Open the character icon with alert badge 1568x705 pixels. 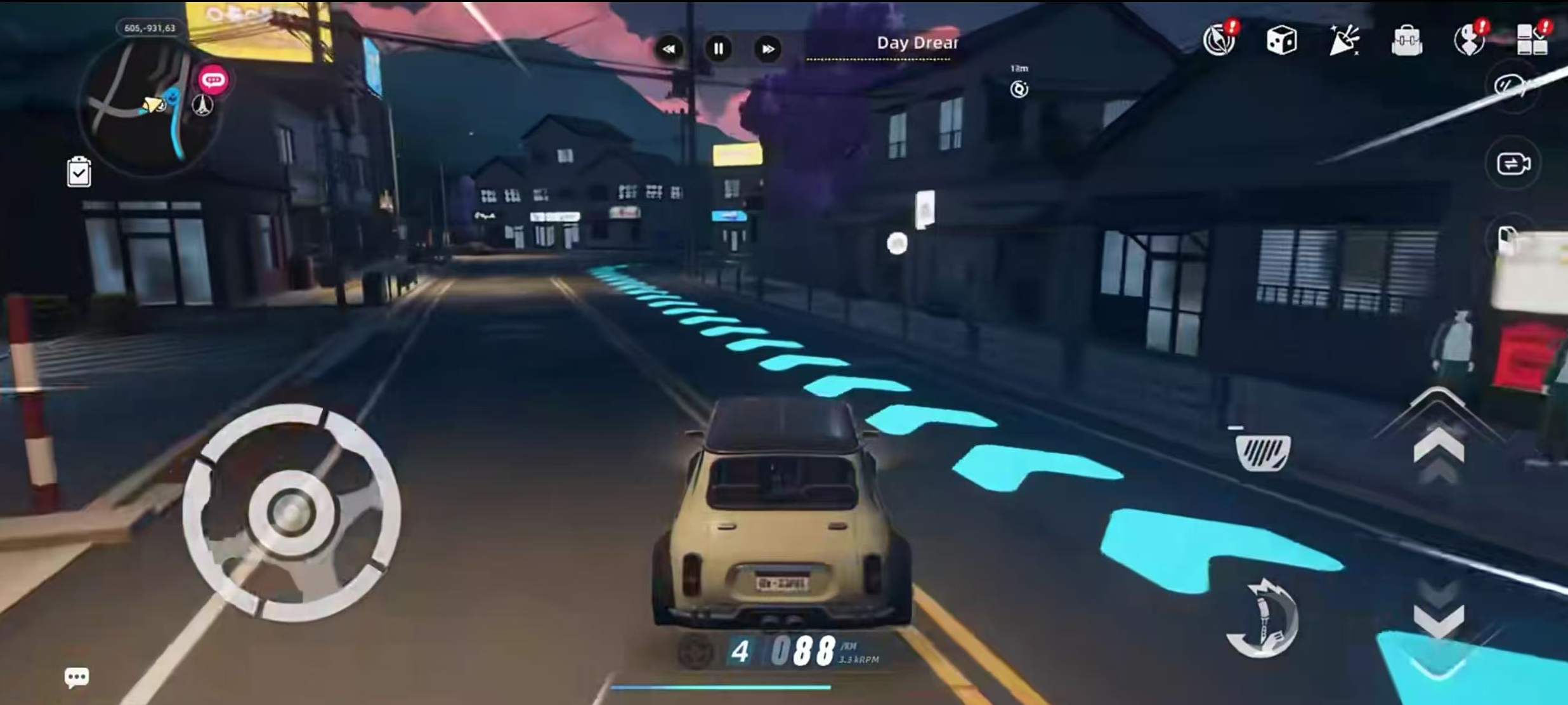point(1469,41)
